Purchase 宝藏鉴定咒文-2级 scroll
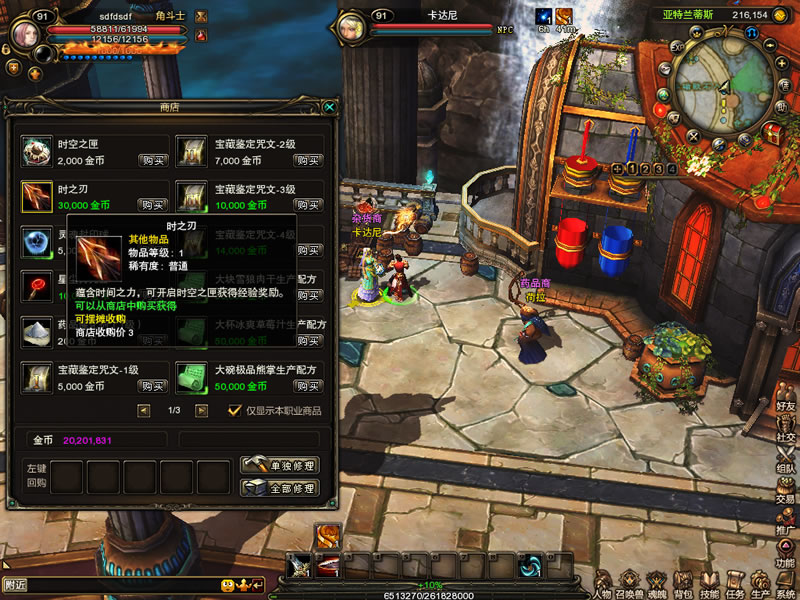 (x=307, y=160)
